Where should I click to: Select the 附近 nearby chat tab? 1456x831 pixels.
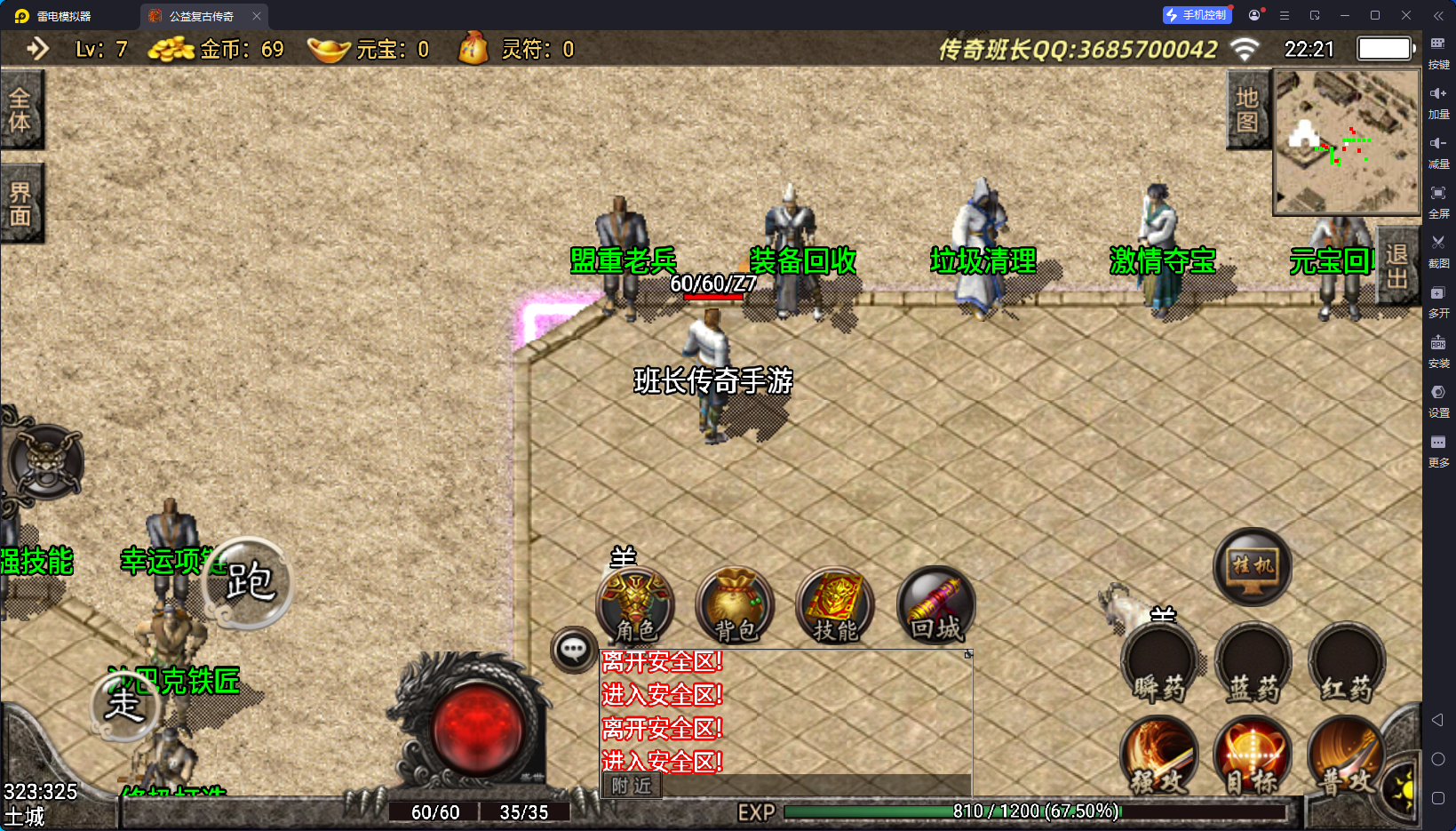coord(632,786)
